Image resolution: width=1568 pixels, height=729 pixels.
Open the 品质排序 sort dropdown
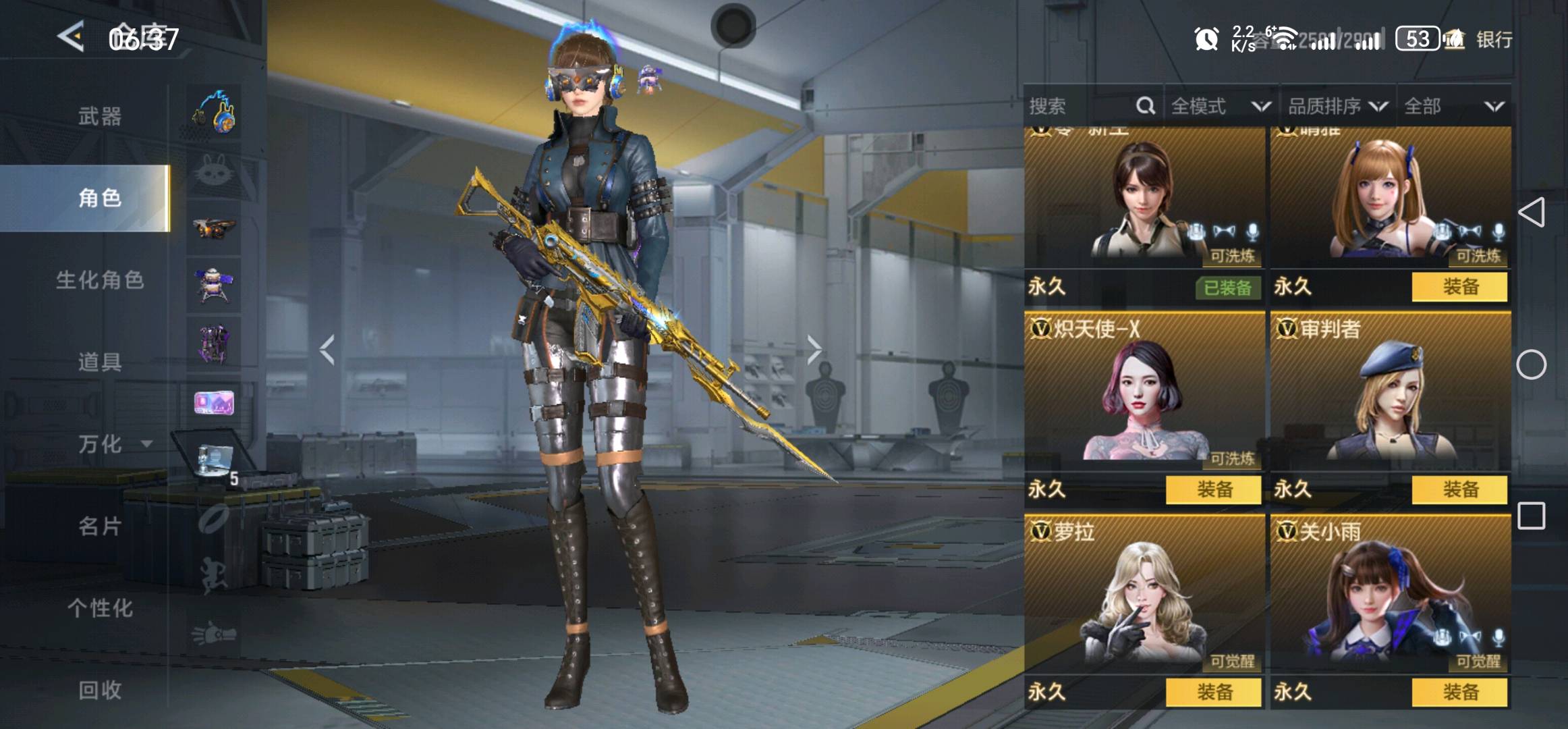pos(1337,106)
